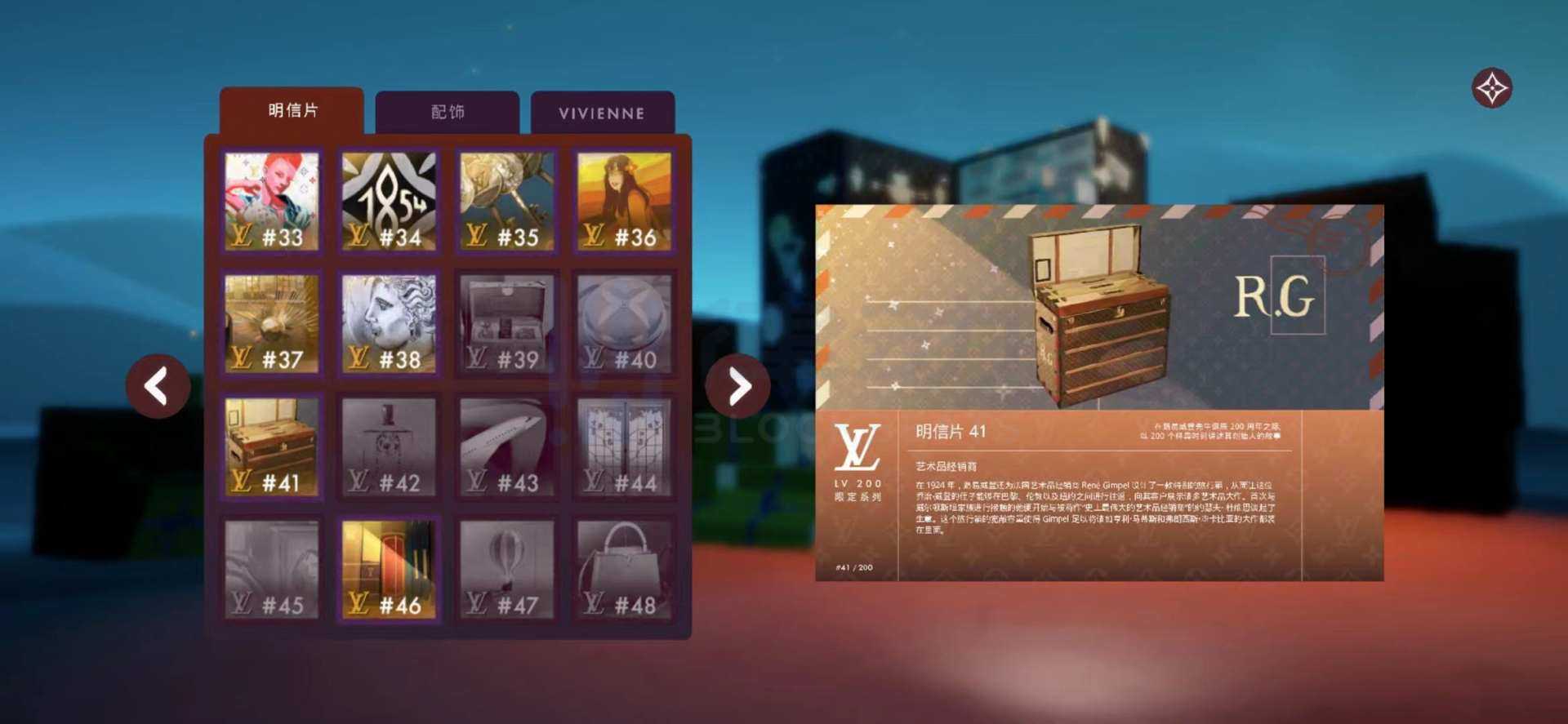Select the hot air balloon postcard #47

coord(506,570)
